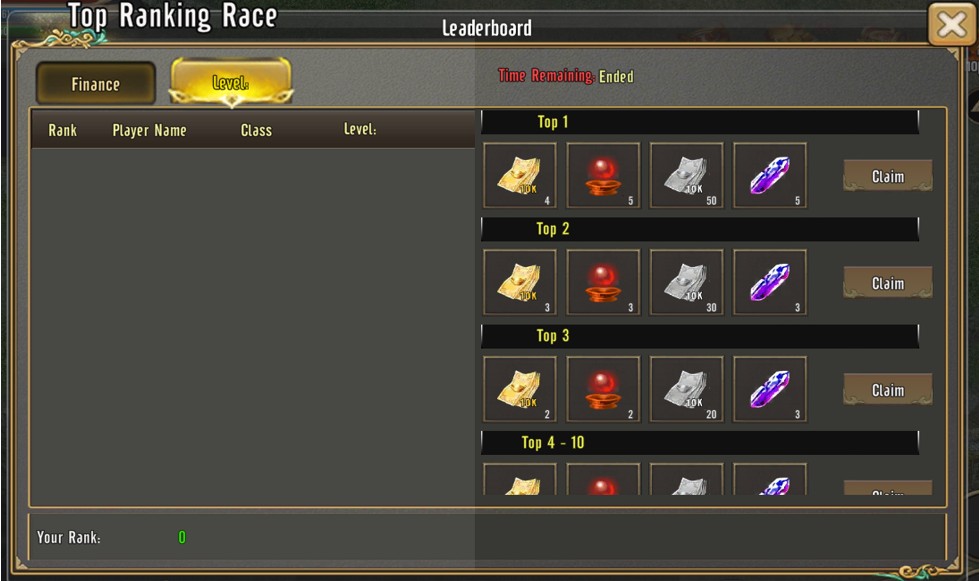Inspect the Top 1 gold note reward
979x581 pixels.
coord(520,176)
